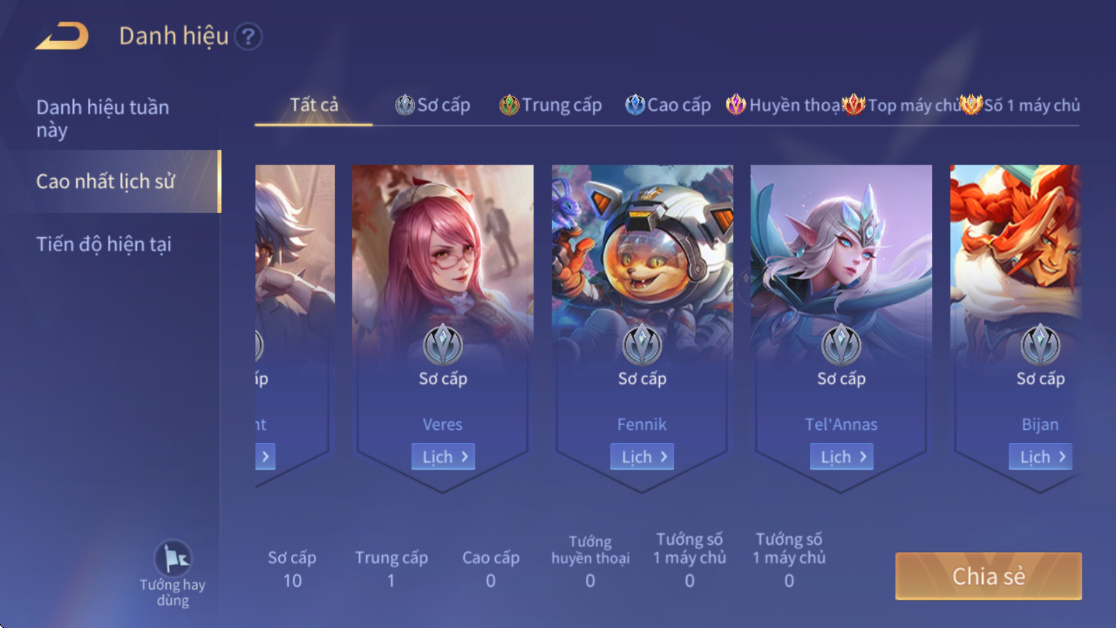Show the Trung cấp title tab
Viewport: 1116px width, 628px height.
tap(551, 105)
